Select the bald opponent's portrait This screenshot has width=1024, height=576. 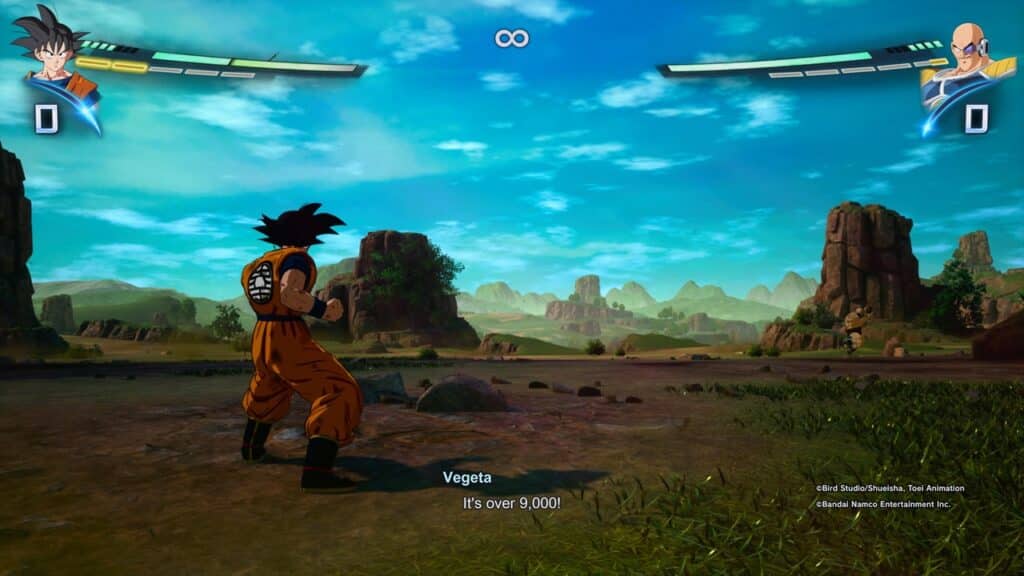pos(966,54)
